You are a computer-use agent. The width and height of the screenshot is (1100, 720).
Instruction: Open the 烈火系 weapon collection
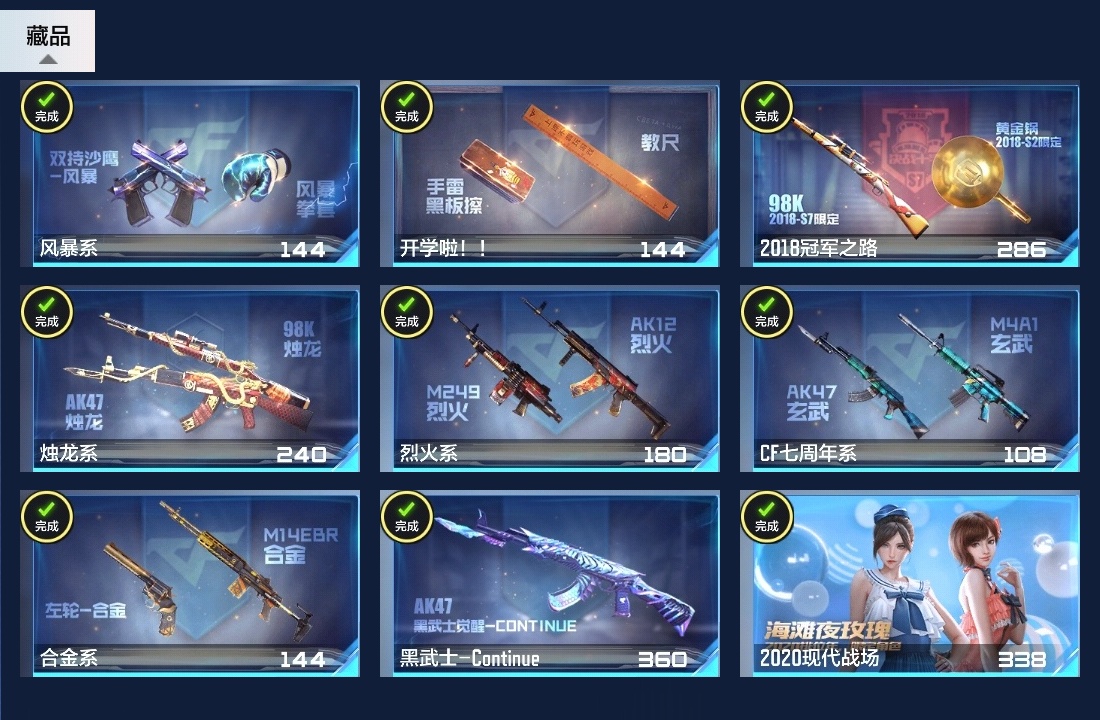[x=550, y=380]
